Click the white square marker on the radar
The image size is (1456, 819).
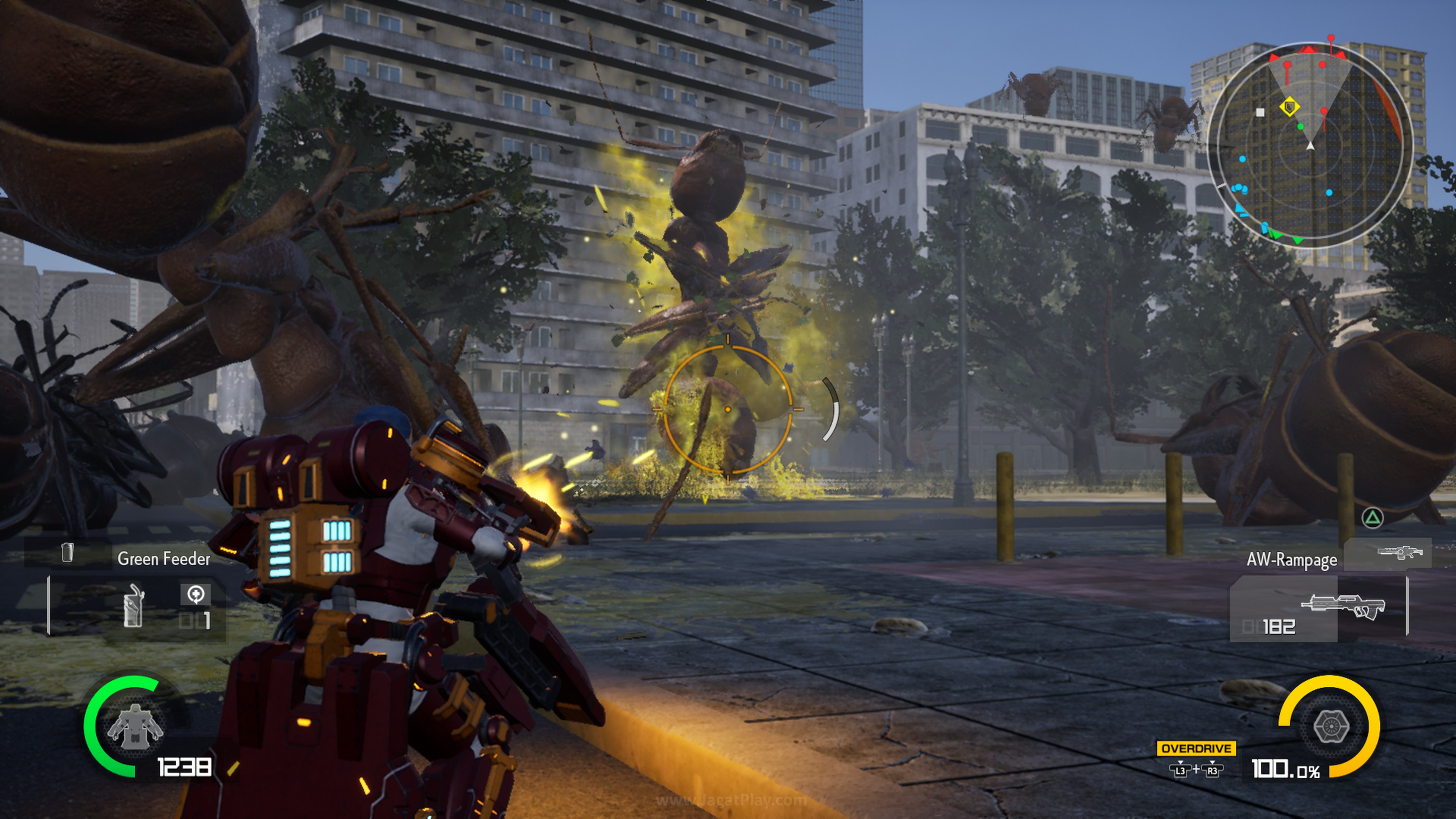click(1260, 113)
